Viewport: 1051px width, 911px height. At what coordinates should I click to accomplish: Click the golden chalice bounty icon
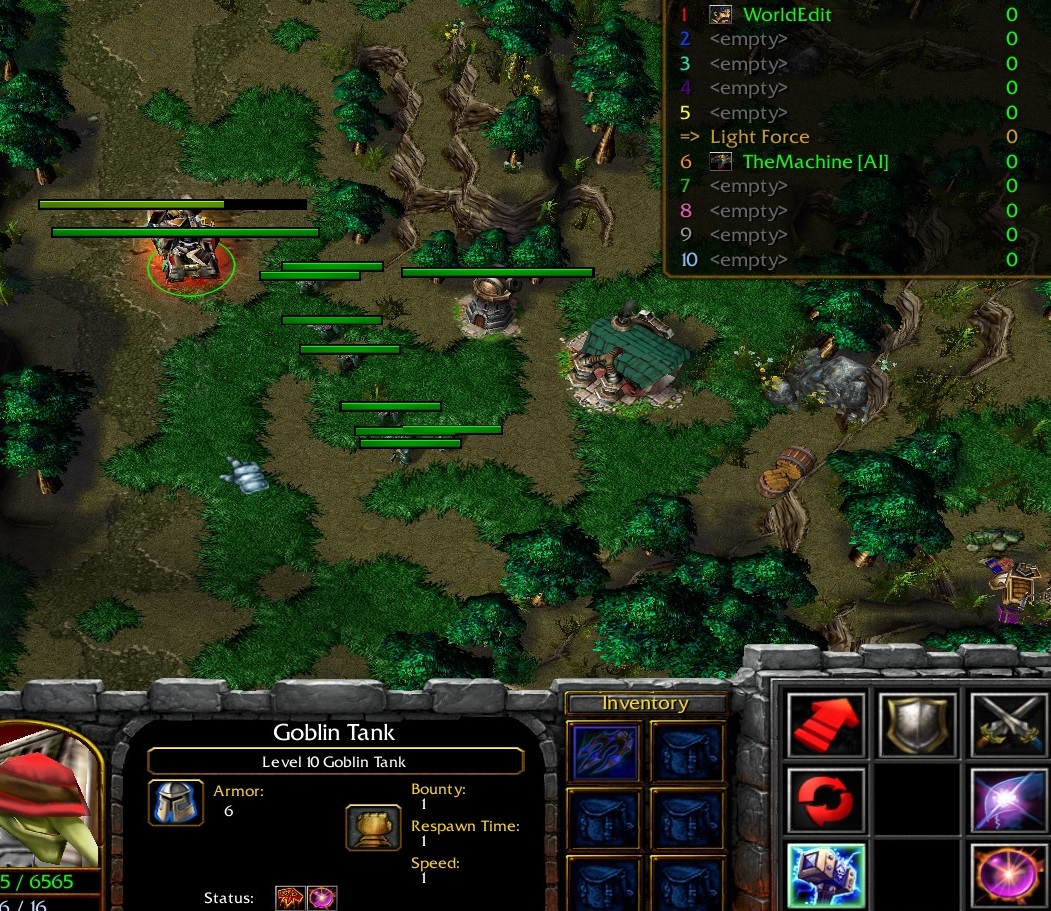coord(374,827)
